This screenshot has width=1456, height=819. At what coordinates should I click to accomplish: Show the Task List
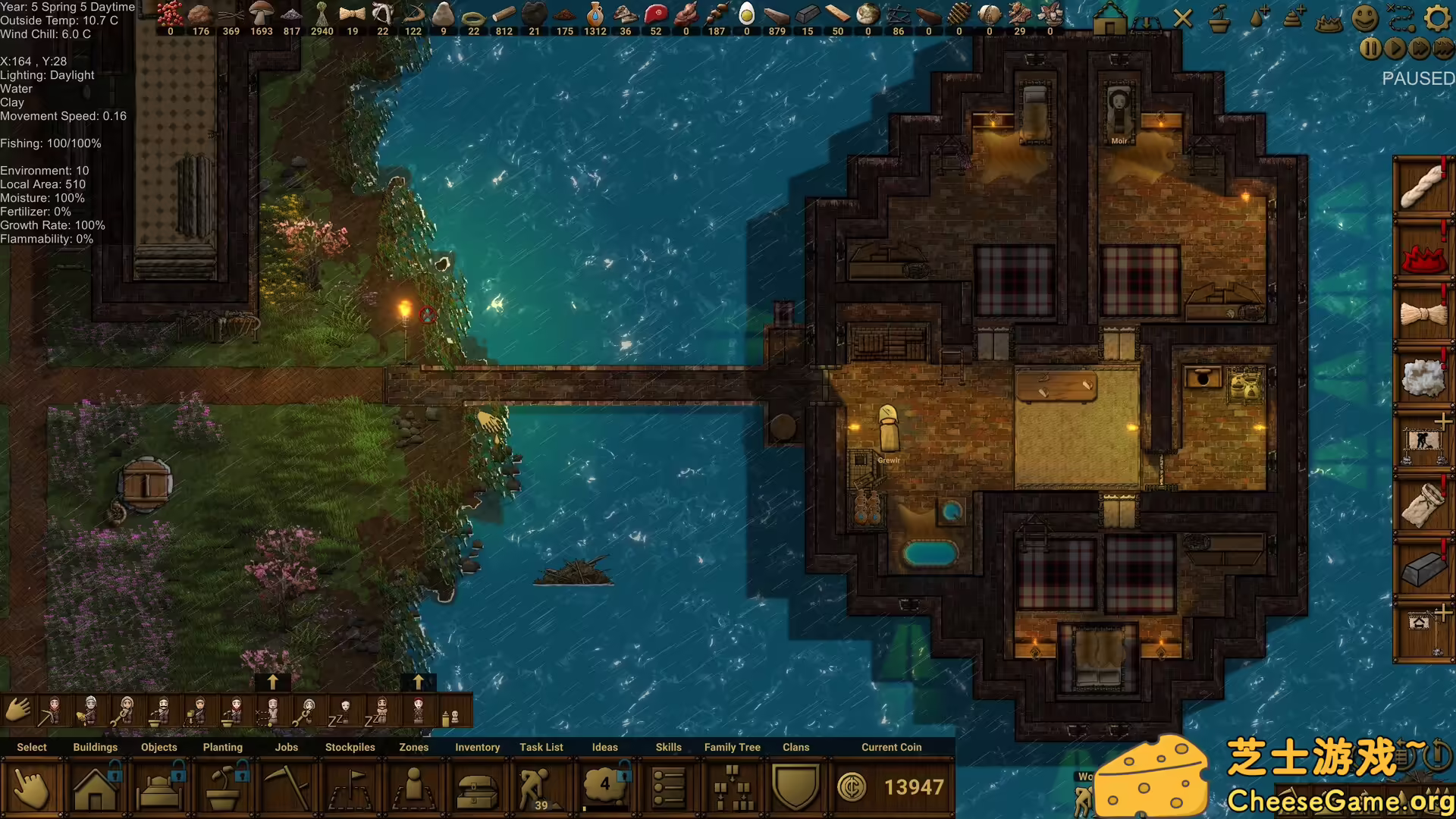point(541,789)
